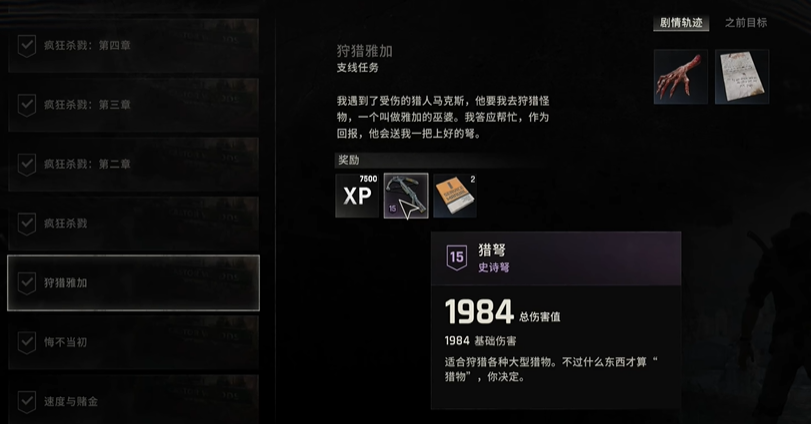Select the 速度与赌金 quest row
811x424 pixels.
pyautogui.click(x=133, y=400)
